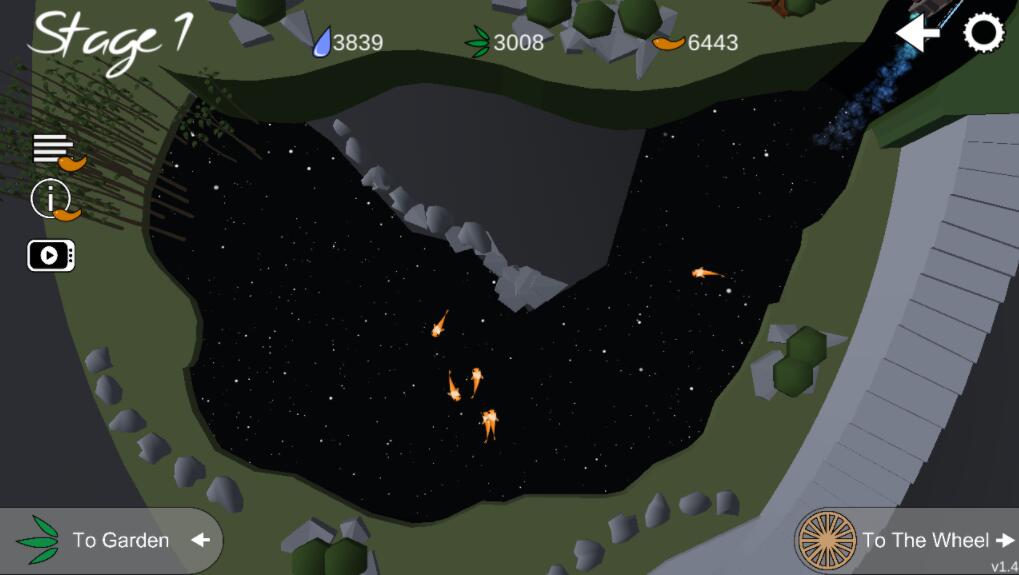Open the koi list icon

[57, 151]
